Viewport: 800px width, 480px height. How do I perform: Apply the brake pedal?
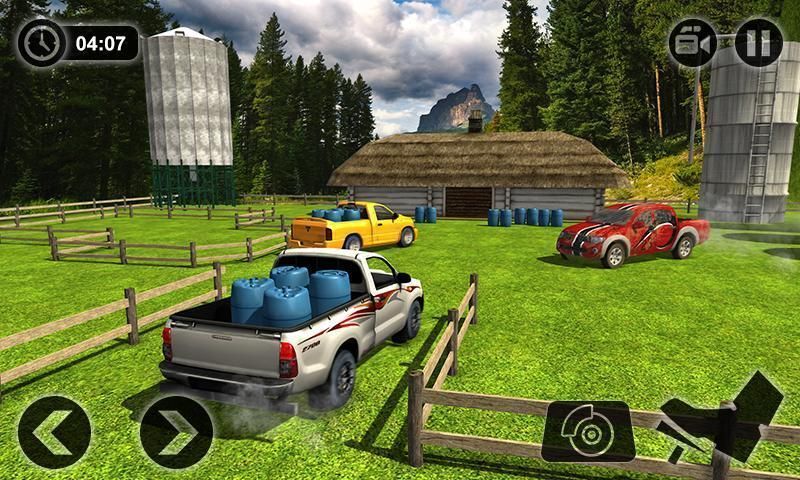click(x=588, y=431)
